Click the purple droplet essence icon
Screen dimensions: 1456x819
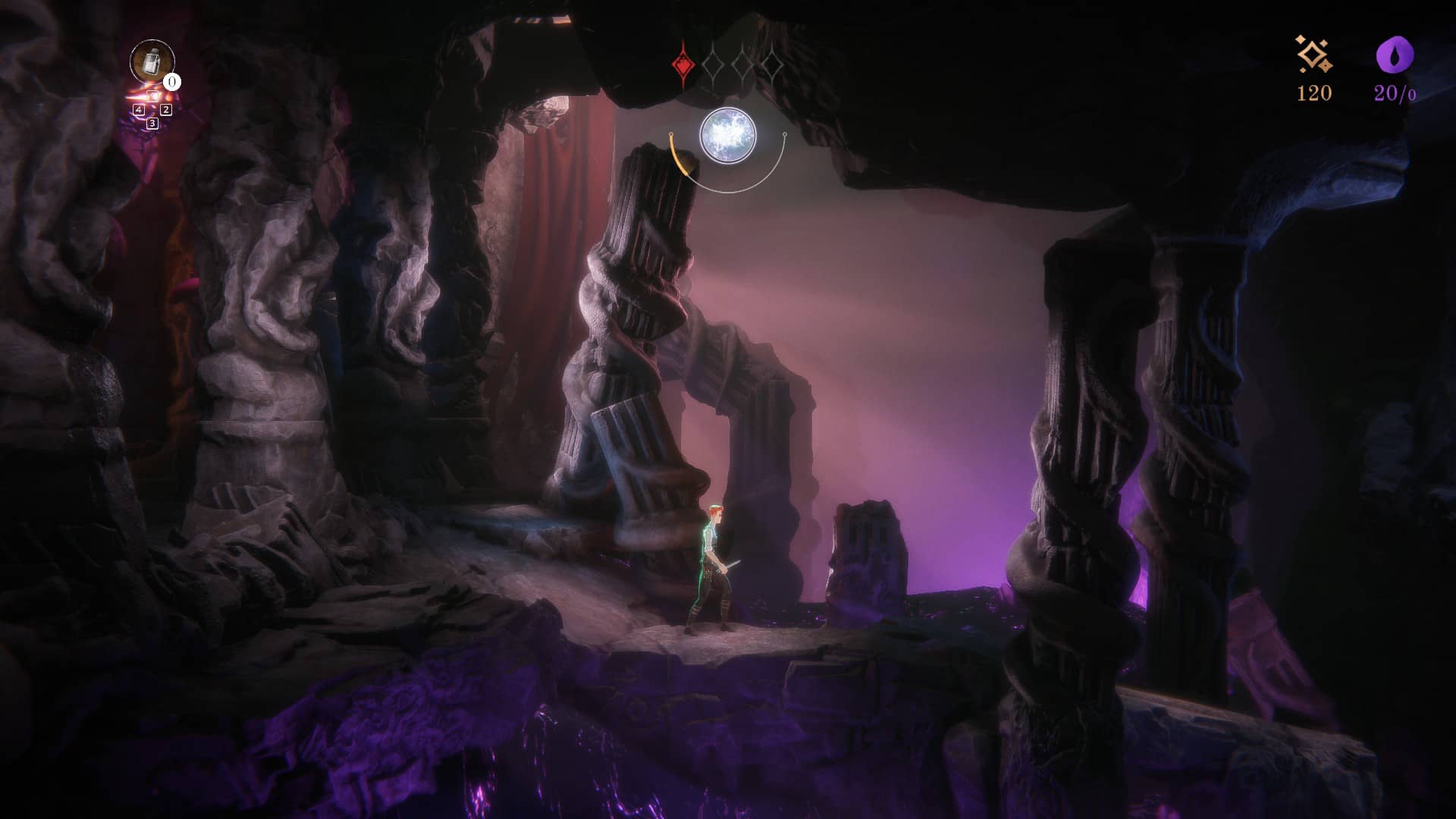1395,55
